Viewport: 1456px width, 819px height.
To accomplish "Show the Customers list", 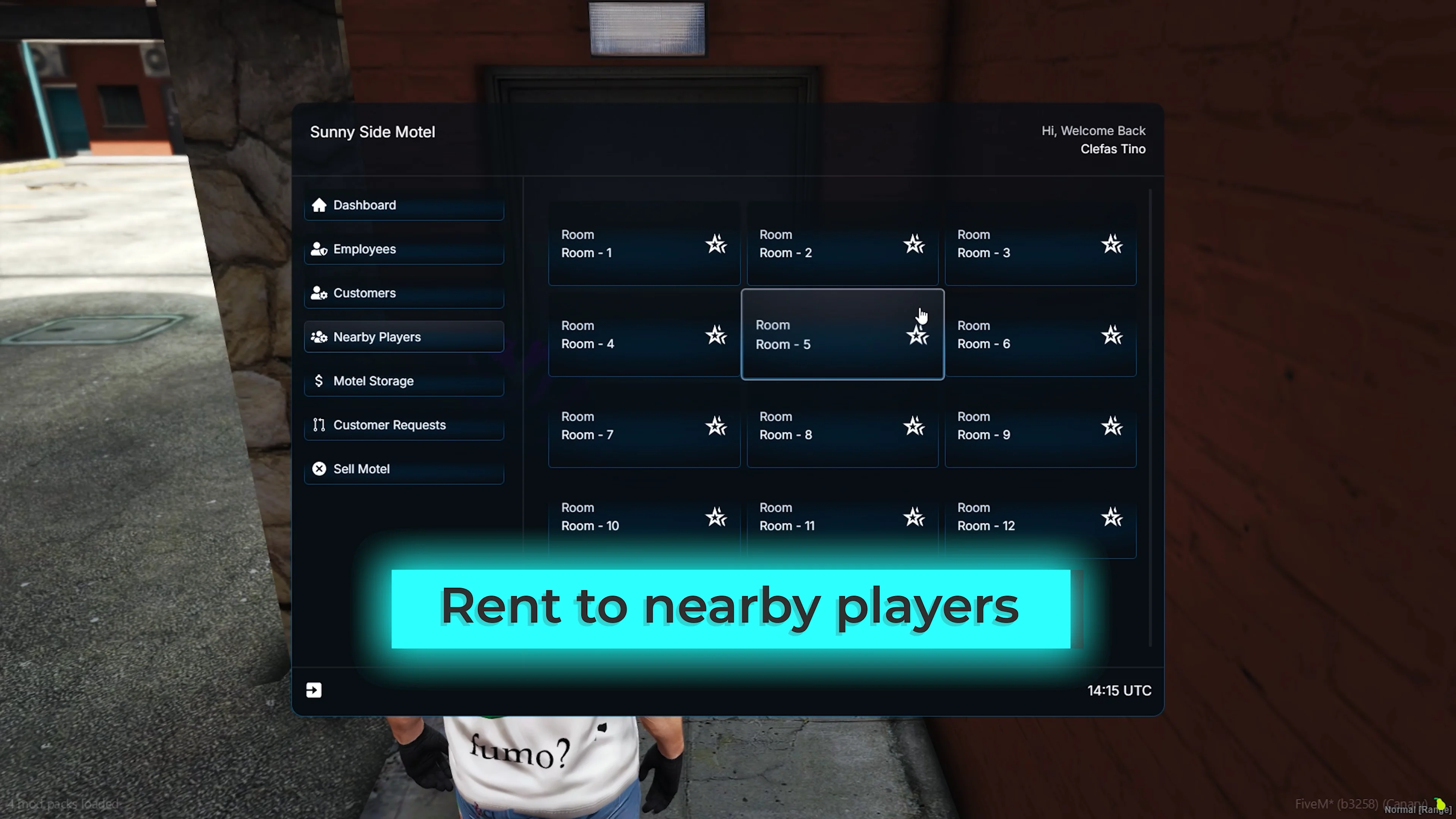I will click(x=403, y=293).
